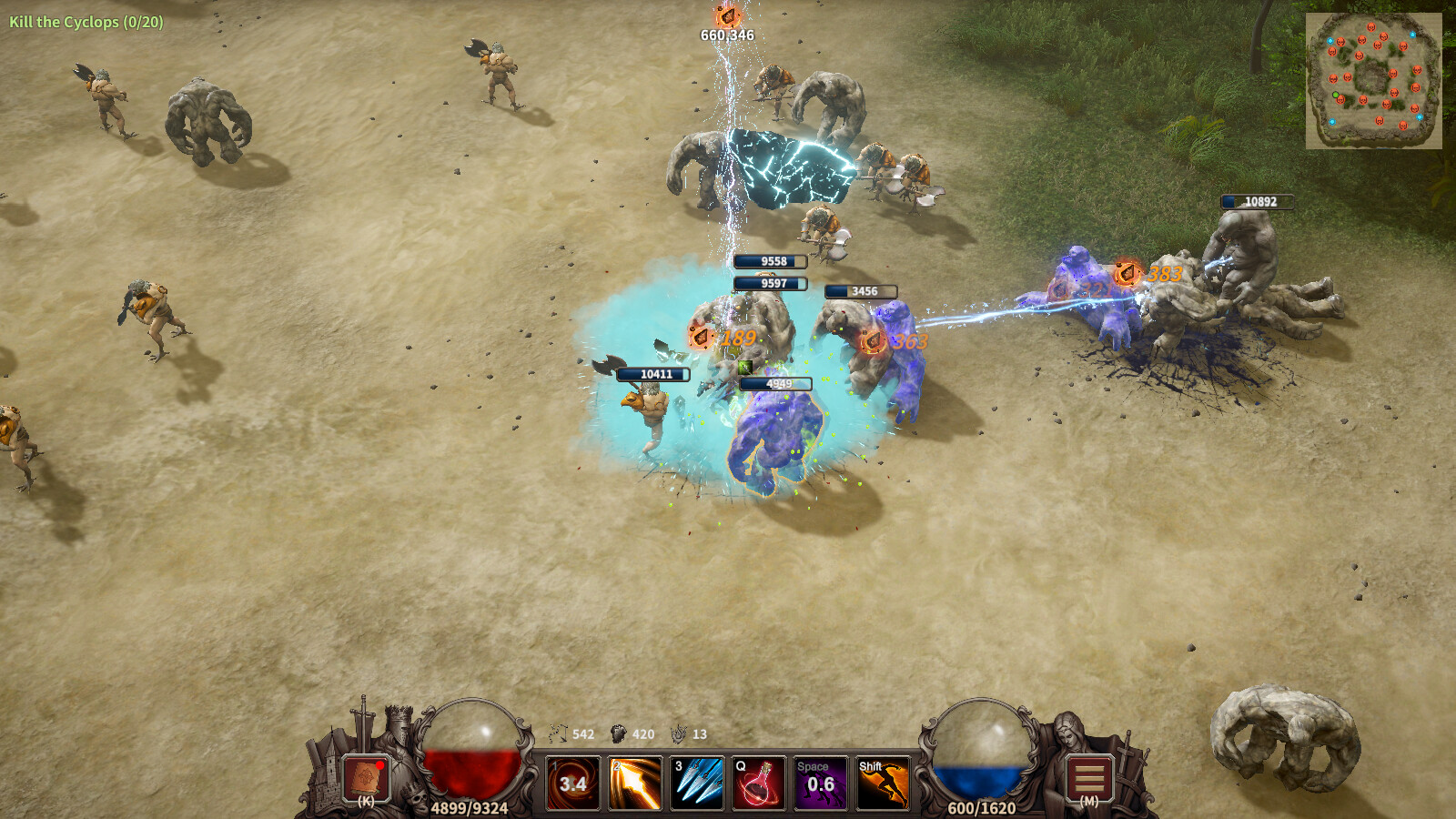This screenshot has width=1456, height=819.
Task: Click the ore currency icon showing 420
Action: 620,733
